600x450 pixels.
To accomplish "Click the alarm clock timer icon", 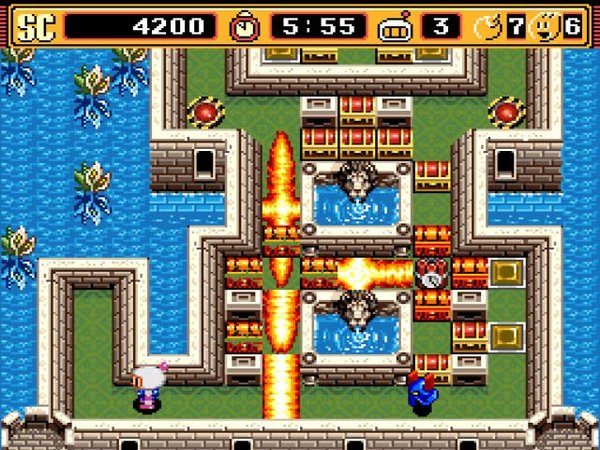I will (x=244, y=25).
